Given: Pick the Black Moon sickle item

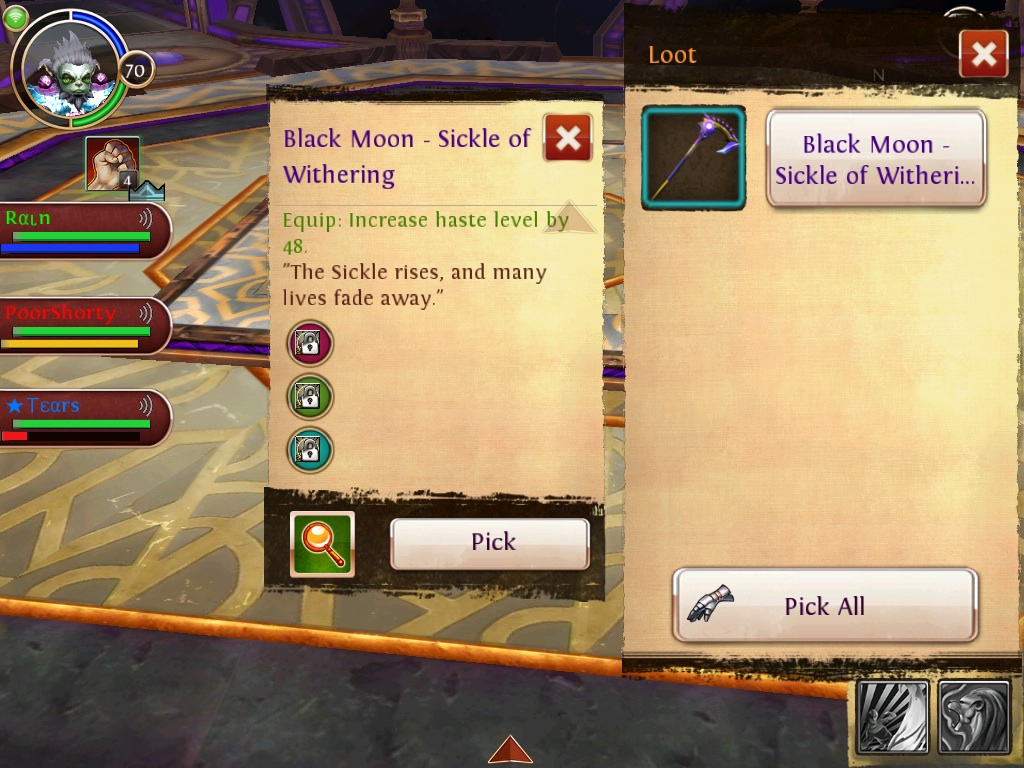Looking at the screenshot, I should tap(489, 543).
